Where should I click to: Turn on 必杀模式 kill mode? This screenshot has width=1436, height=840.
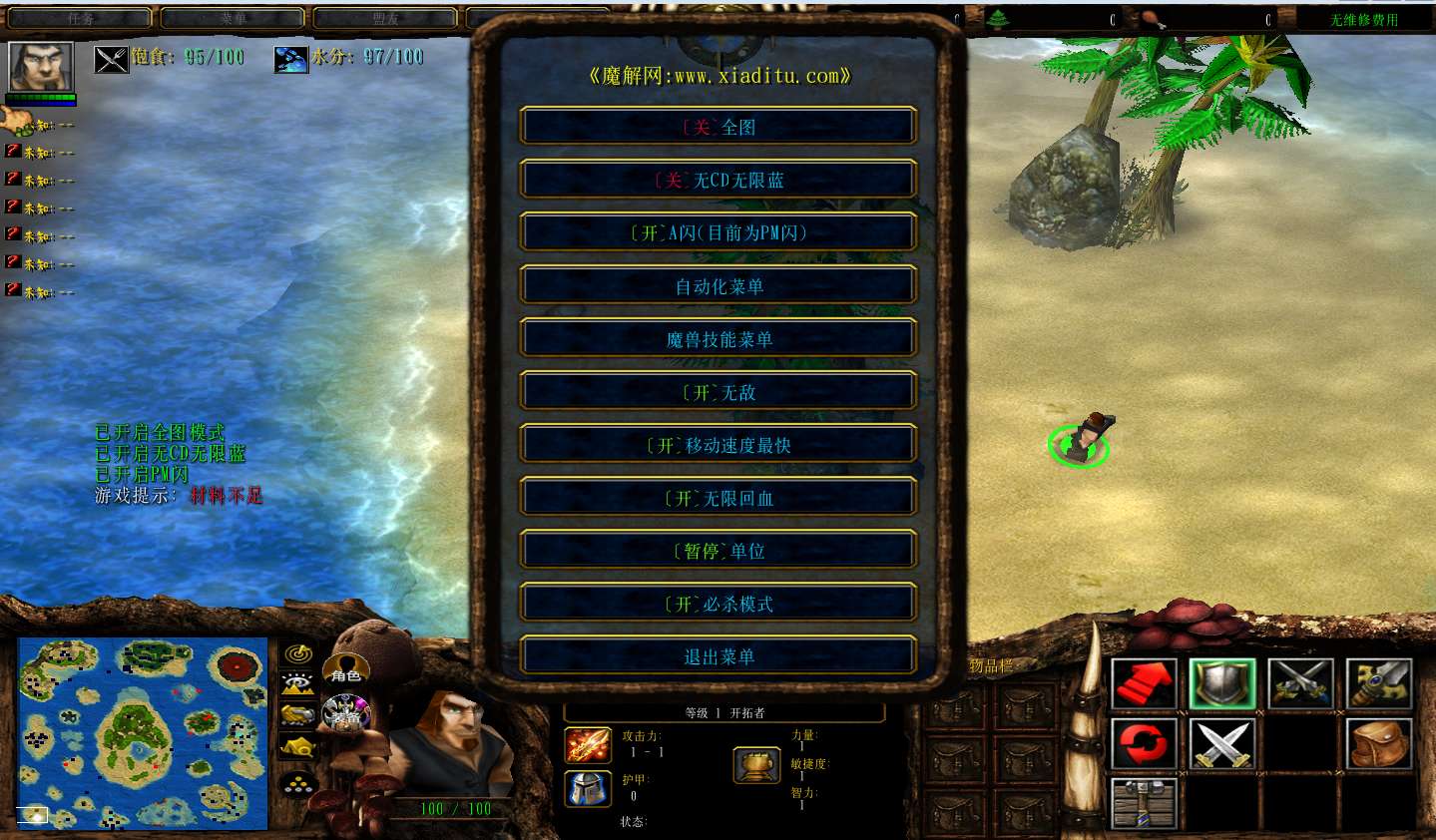(718, 604)
